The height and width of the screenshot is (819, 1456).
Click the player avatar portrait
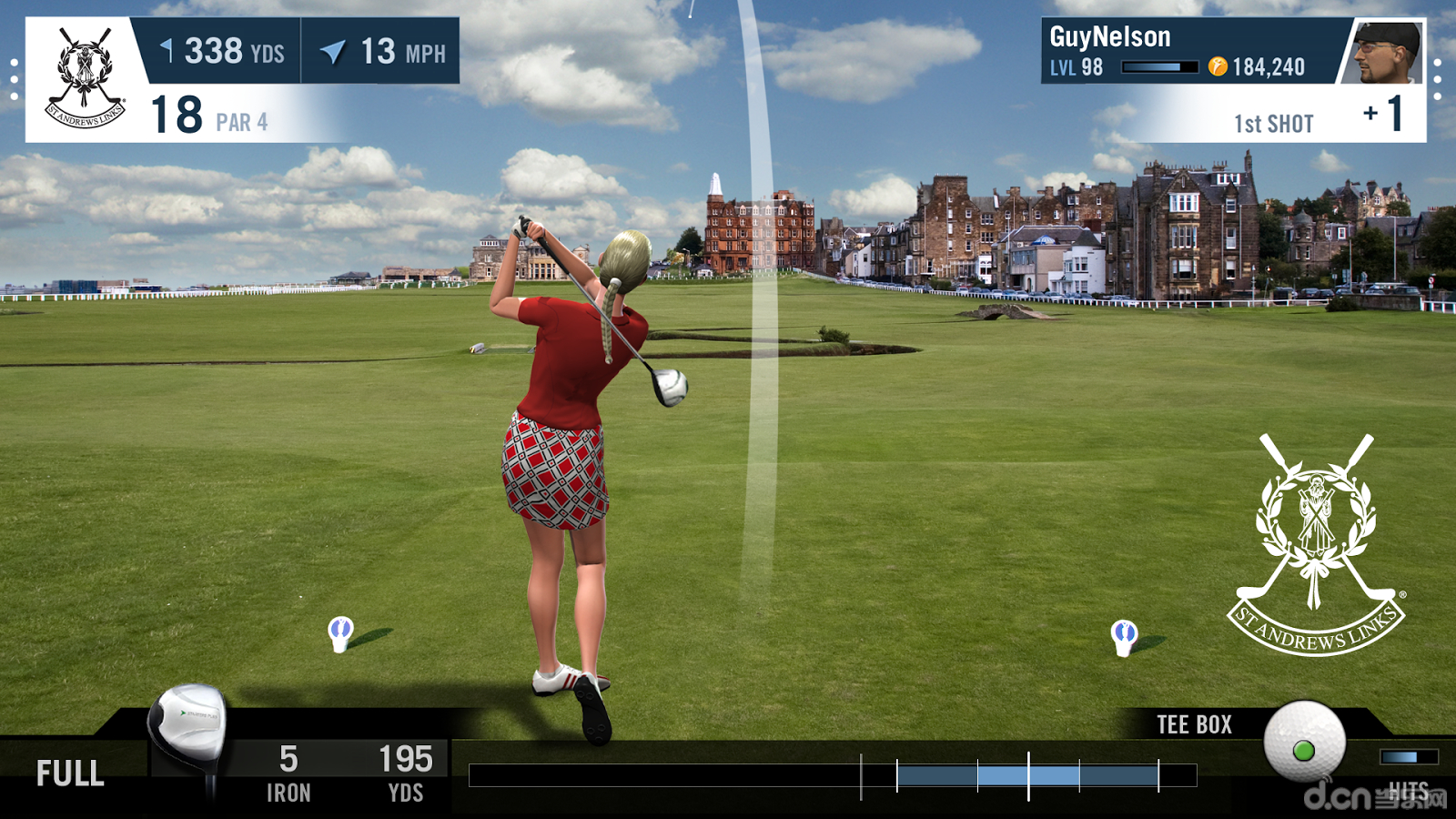pyautogui.click(x=1390, y=50)
